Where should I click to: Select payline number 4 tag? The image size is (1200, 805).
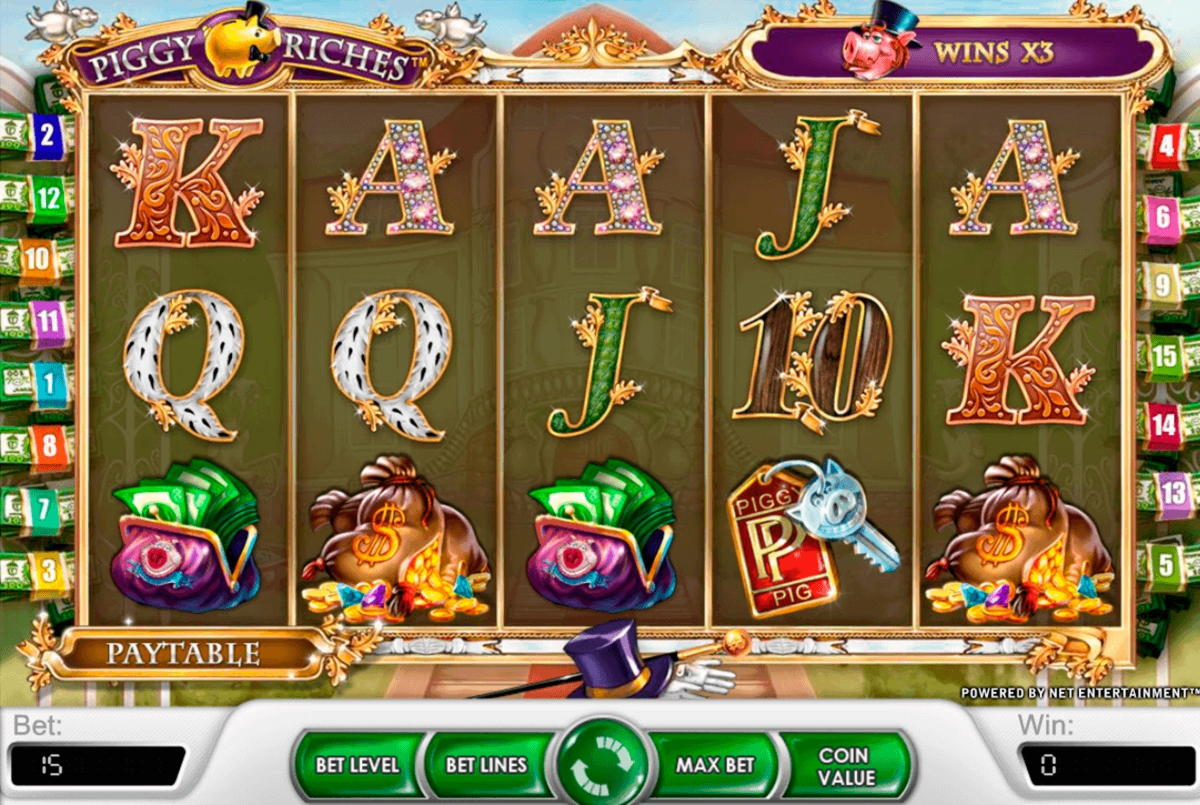click(1164, 148)
